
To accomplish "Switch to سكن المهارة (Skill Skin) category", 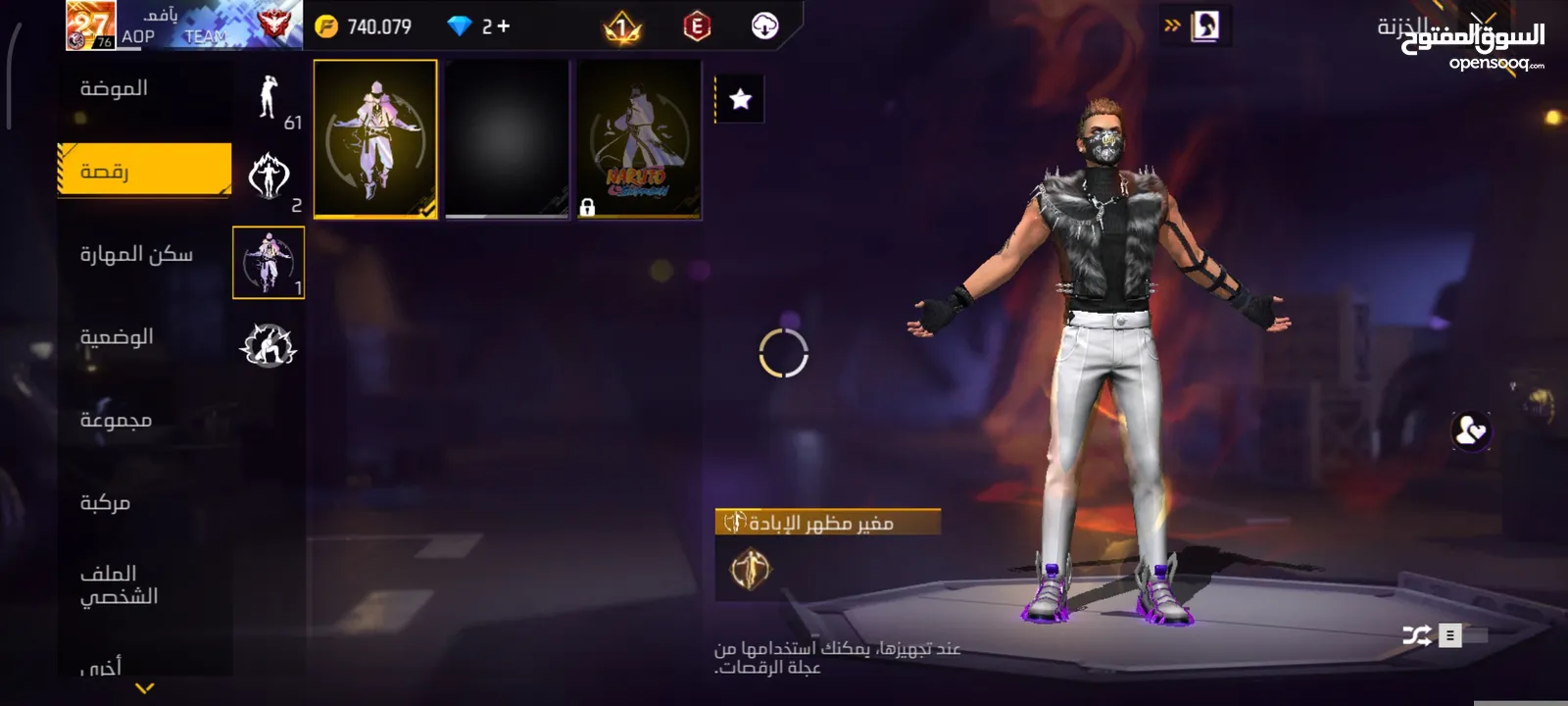I will (136, 254).
